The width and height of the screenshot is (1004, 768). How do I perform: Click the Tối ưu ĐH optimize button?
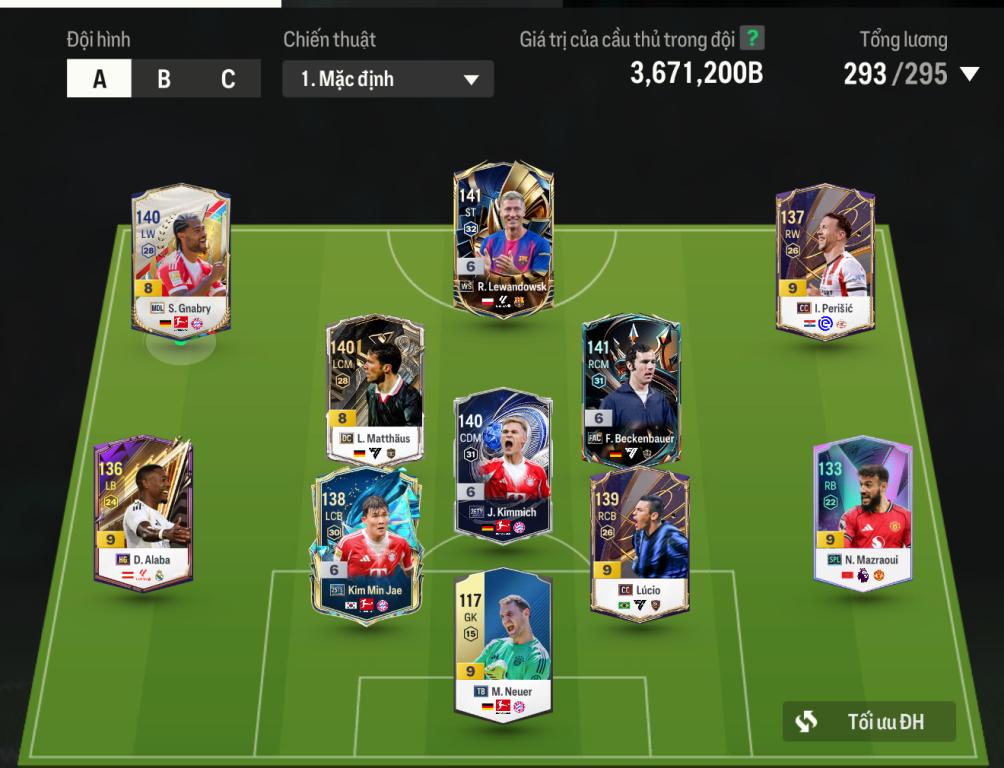pos(869,721)
